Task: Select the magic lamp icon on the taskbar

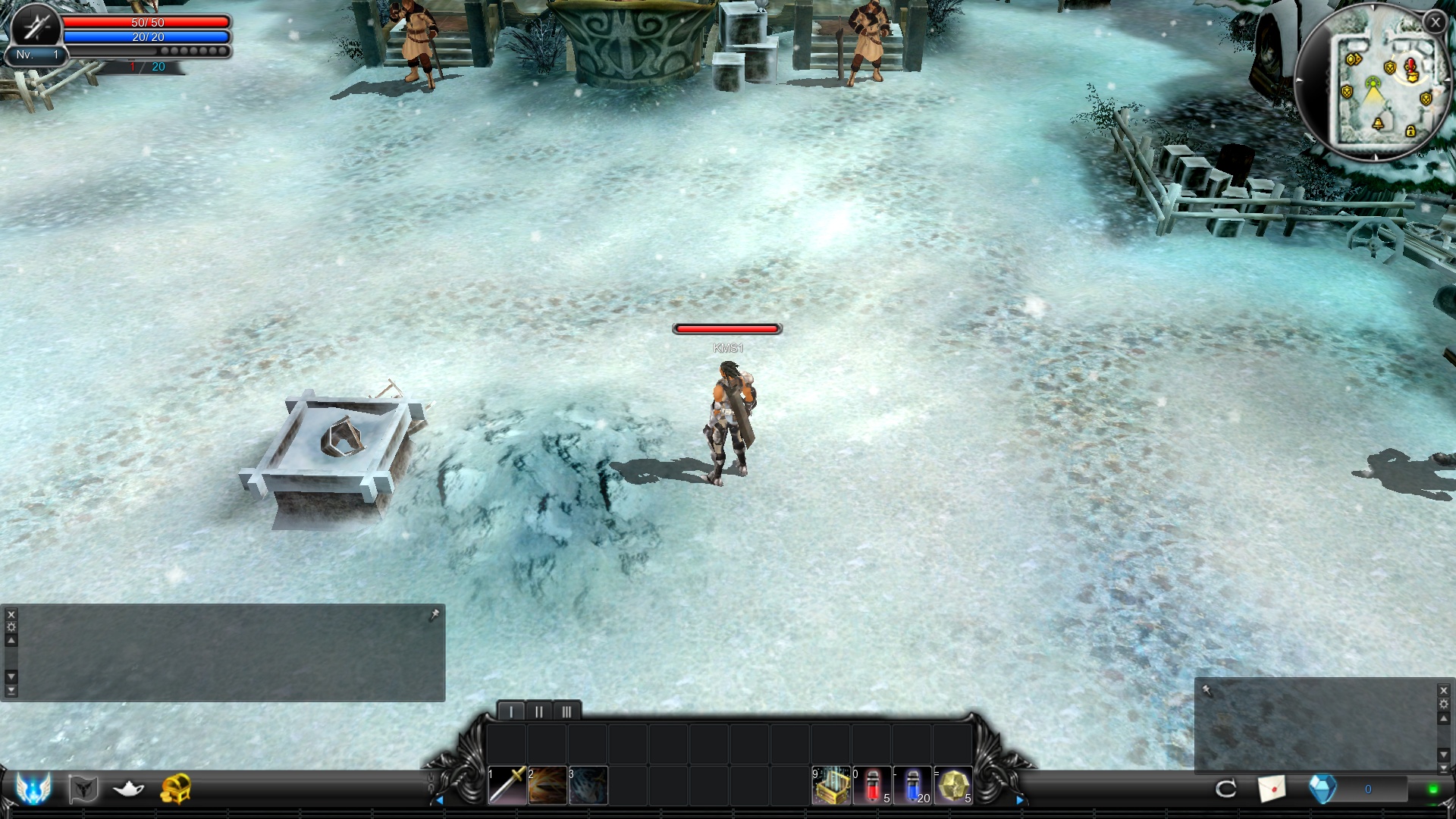Action: click(x=127, y=789)
